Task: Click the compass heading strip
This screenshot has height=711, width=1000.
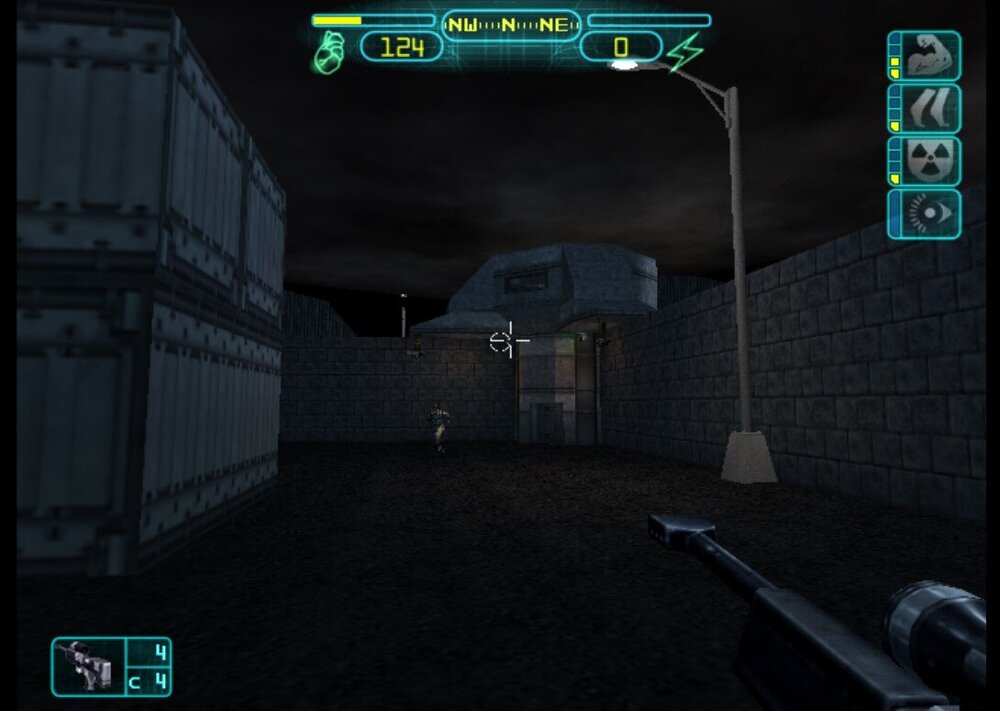Action: point(510,25)
